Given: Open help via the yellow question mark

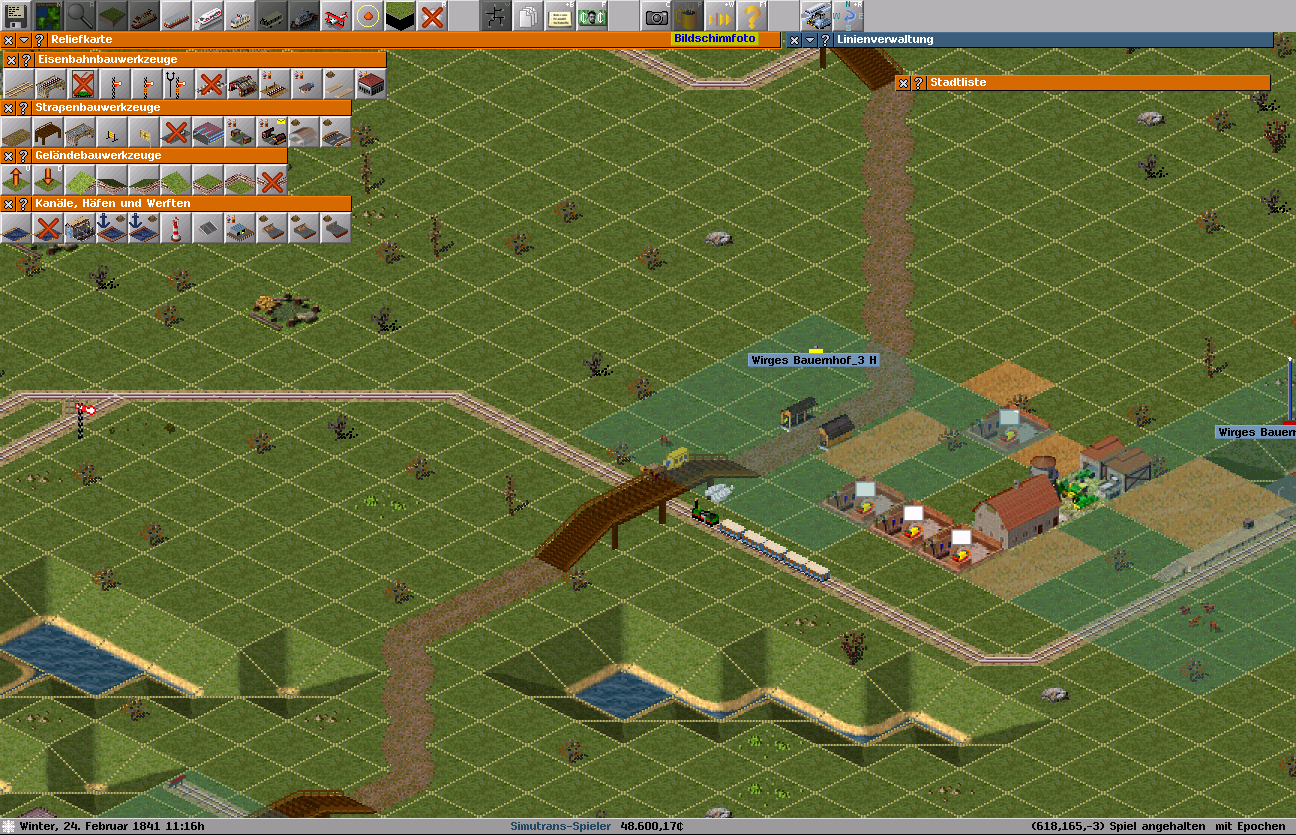Looking at the screenshot, I should [750, 15].
